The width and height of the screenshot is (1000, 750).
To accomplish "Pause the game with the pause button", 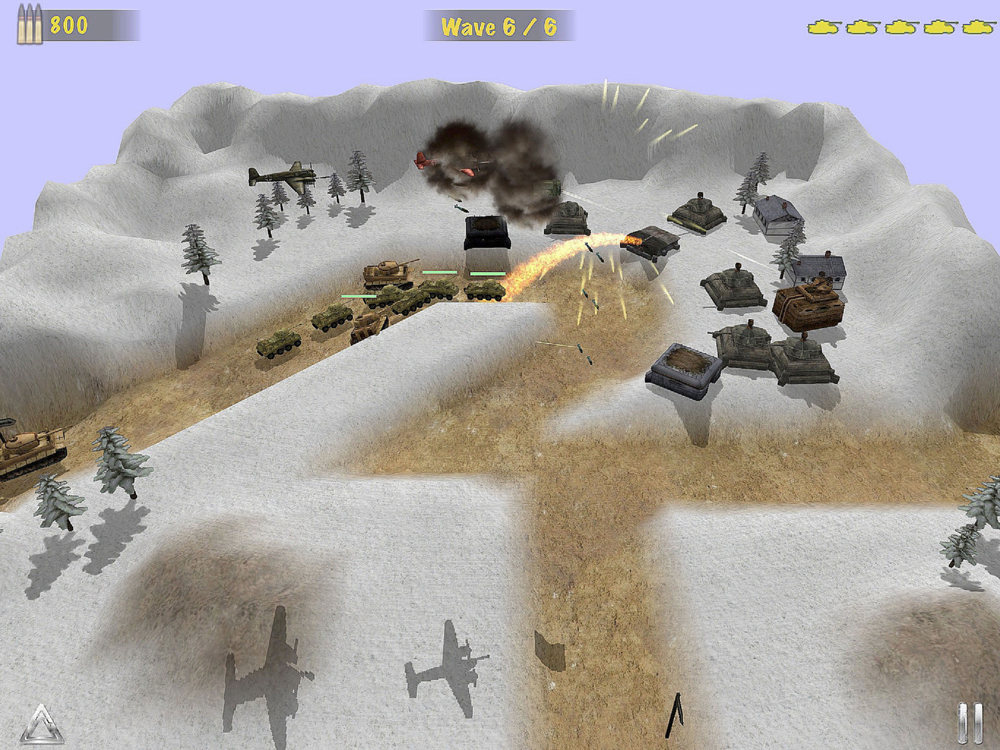I will pos(969,722).
